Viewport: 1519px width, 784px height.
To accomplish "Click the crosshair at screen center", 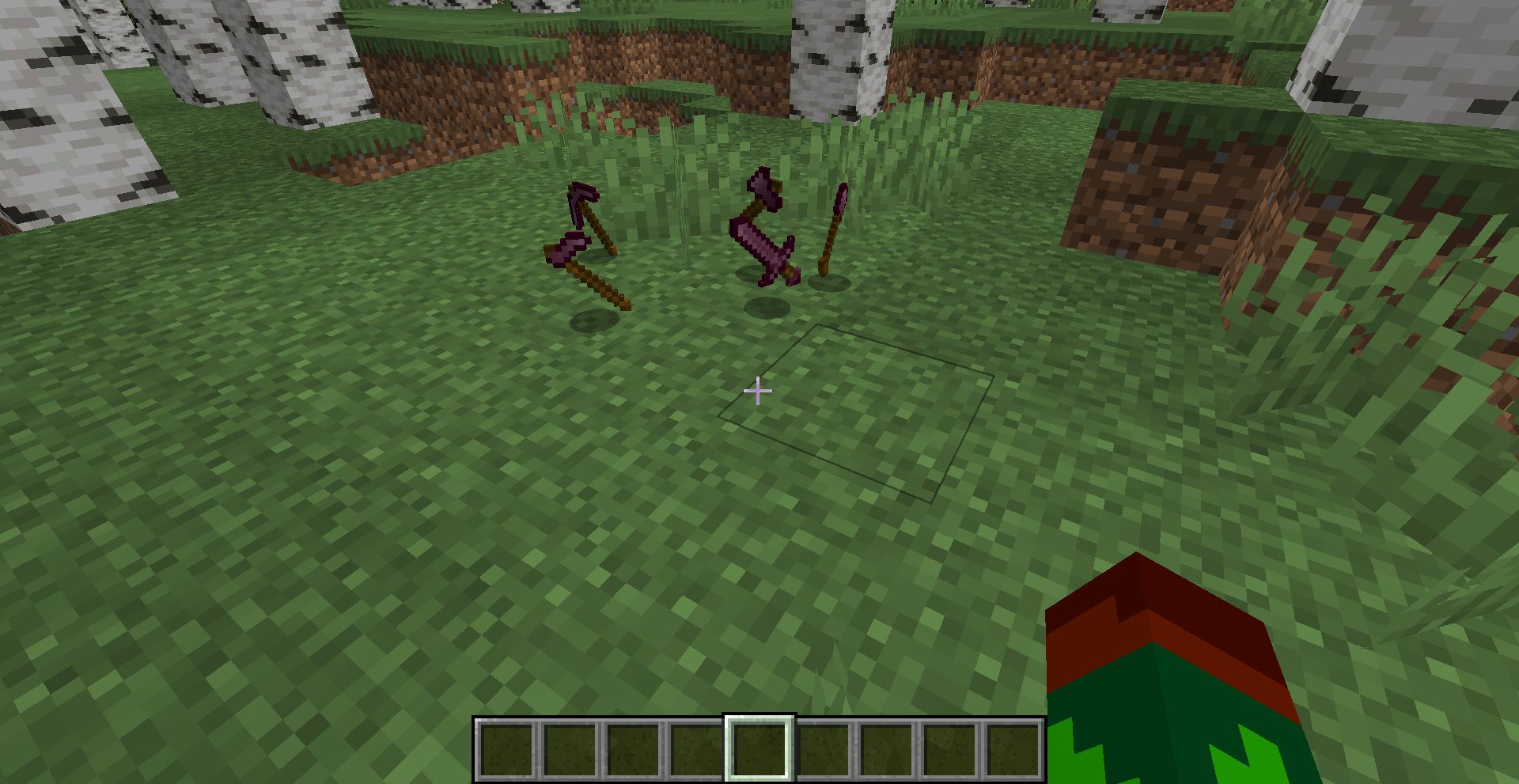I will click(757, 389).
